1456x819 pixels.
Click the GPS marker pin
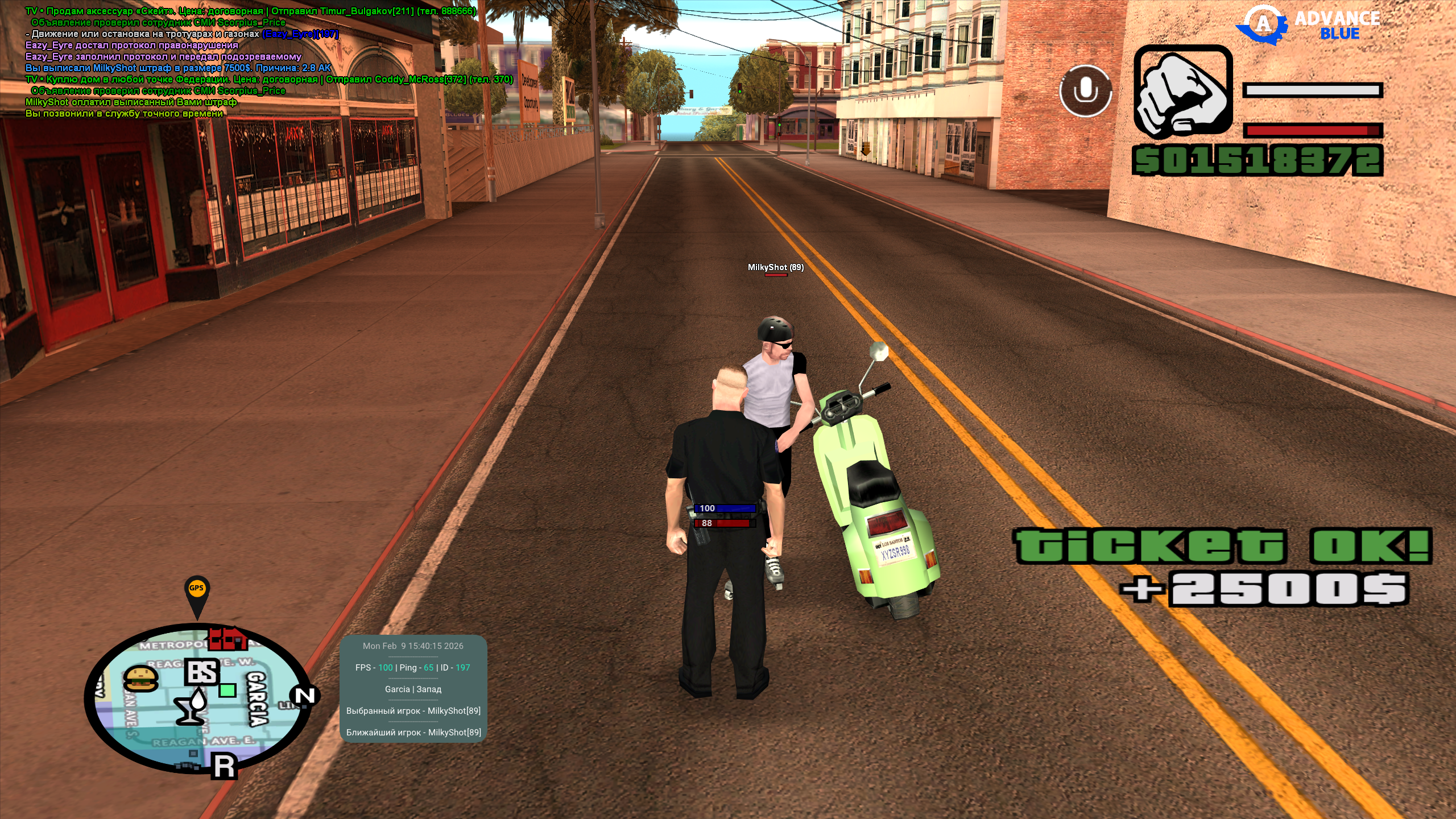click(x=197, y=594)
